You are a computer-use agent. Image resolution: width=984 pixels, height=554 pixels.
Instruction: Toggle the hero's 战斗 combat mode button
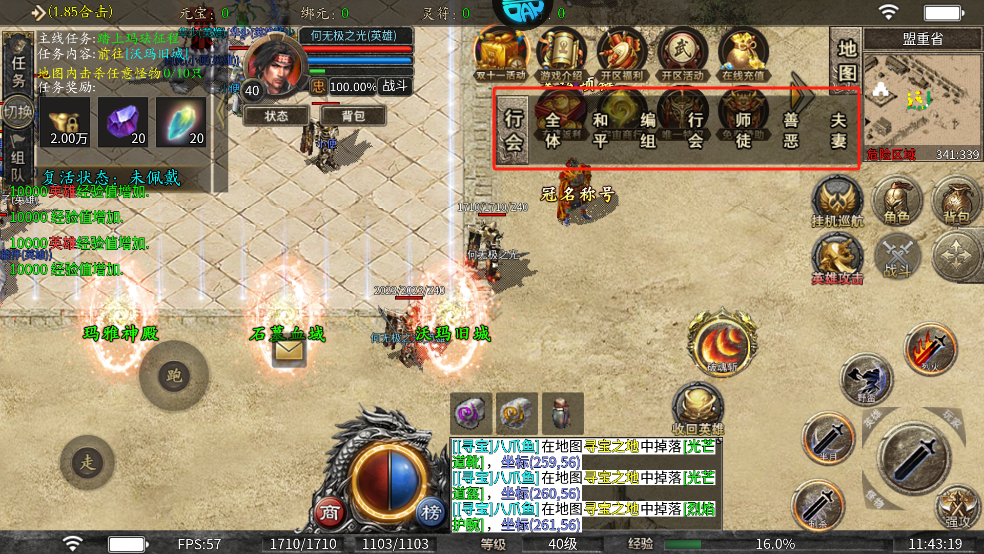396,87
